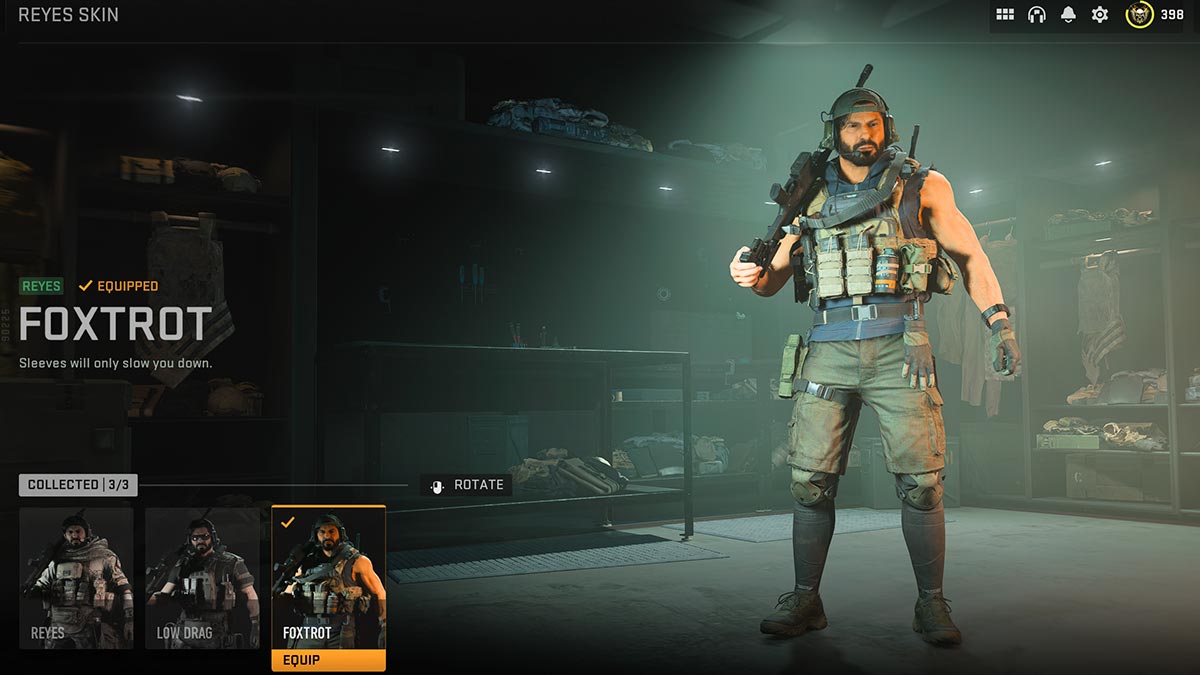Viewport: 1200px width, 675px height.
Task: Show notifications via the bell icon
Action: pos(1068,15)
